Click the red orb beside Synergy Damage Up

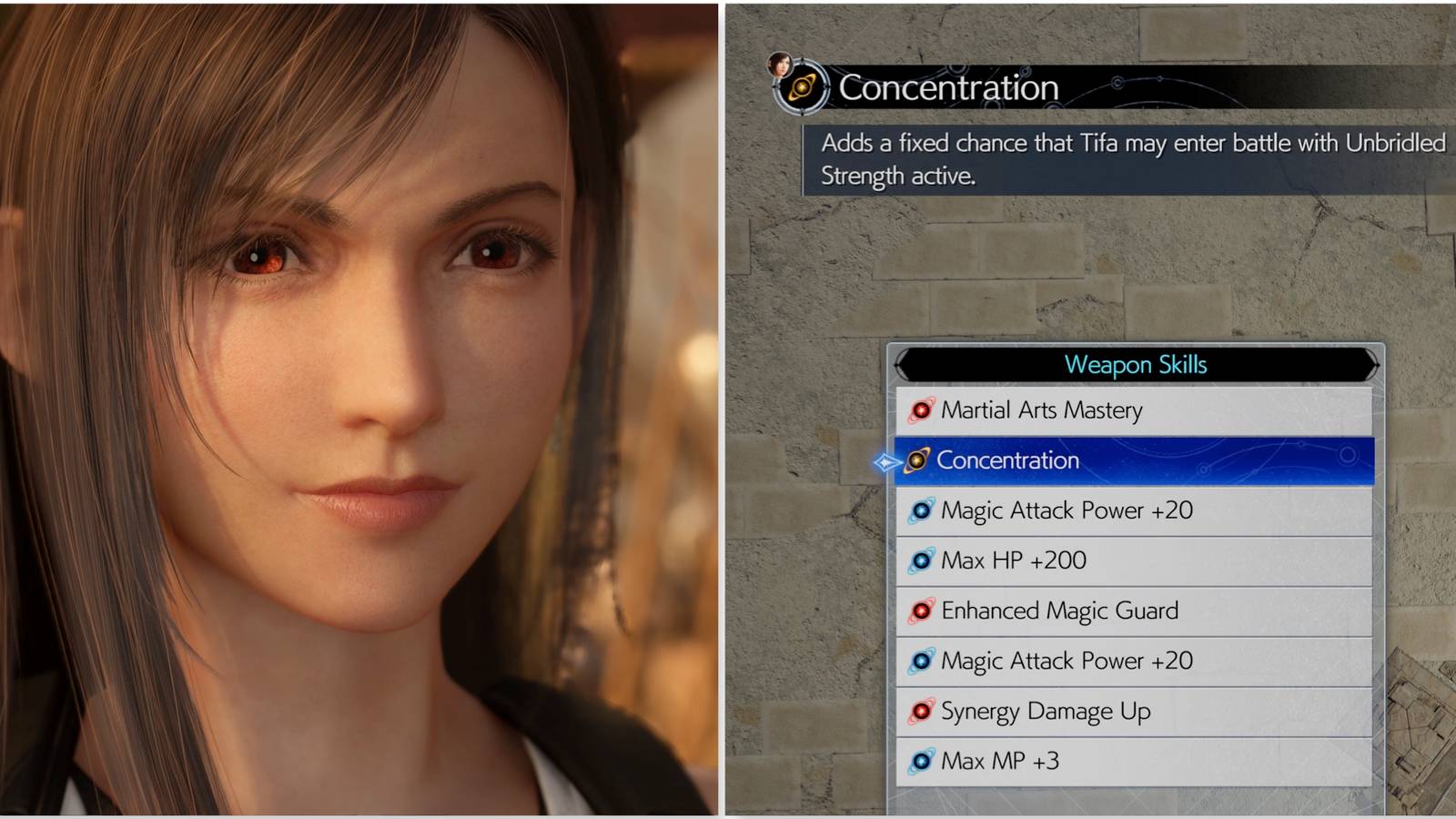point(922,711)
